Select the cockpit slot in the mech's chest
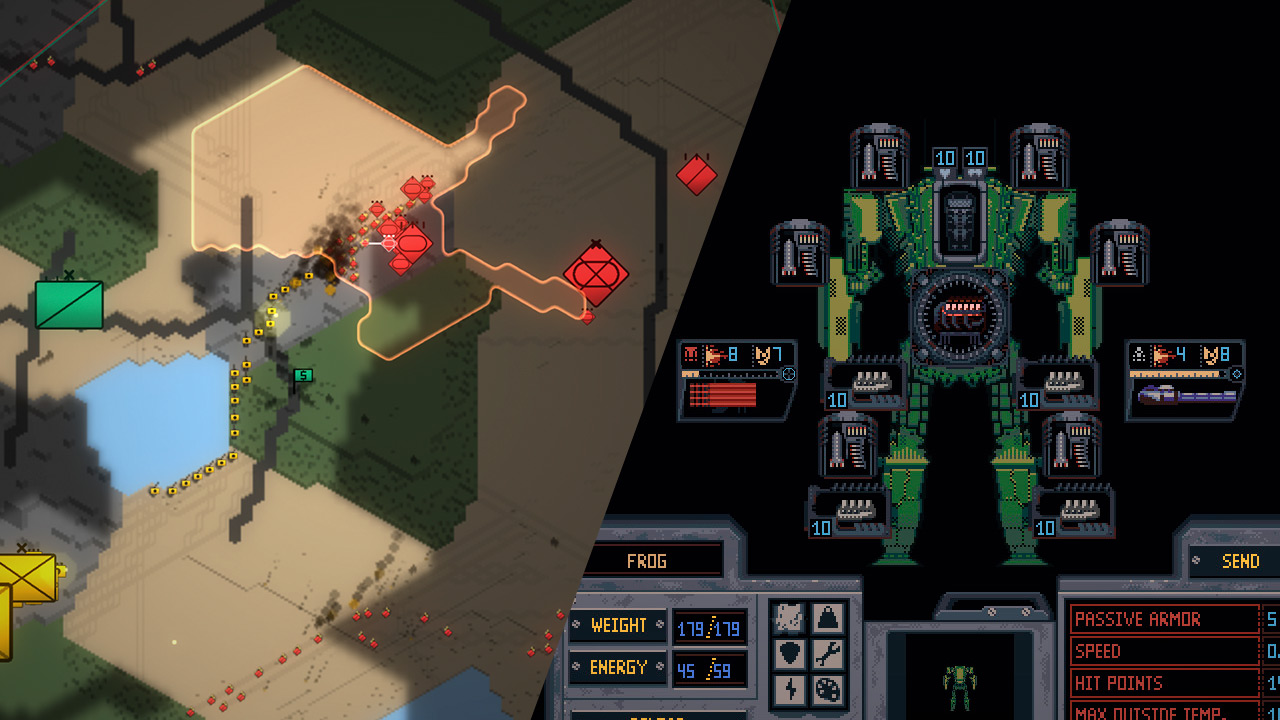Image resolution: width=1280 pixels, height=720 pixels. pos(958,218)
